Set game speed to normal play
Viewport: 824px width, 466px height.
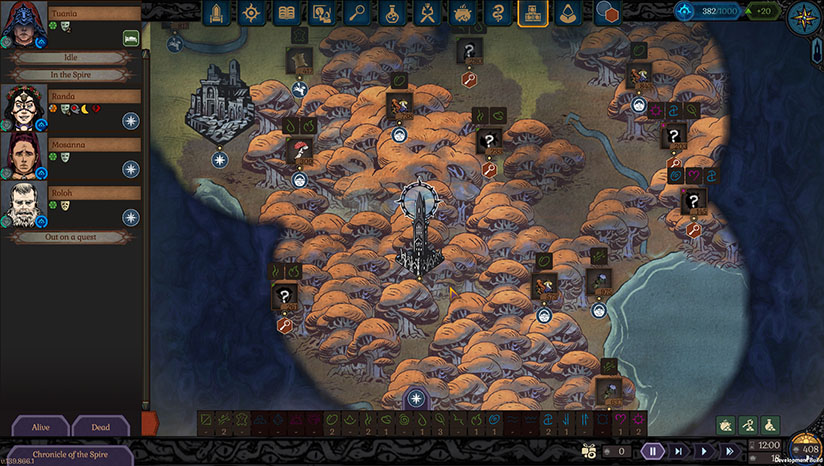(704, 451)
